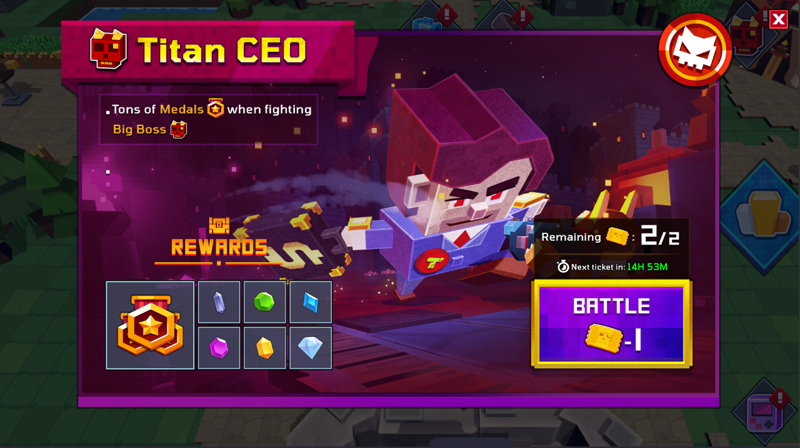Inspect the yellow gem reward
Image resolution: width=800 pixels, height=448 pixels.
[x=265, y=348]
